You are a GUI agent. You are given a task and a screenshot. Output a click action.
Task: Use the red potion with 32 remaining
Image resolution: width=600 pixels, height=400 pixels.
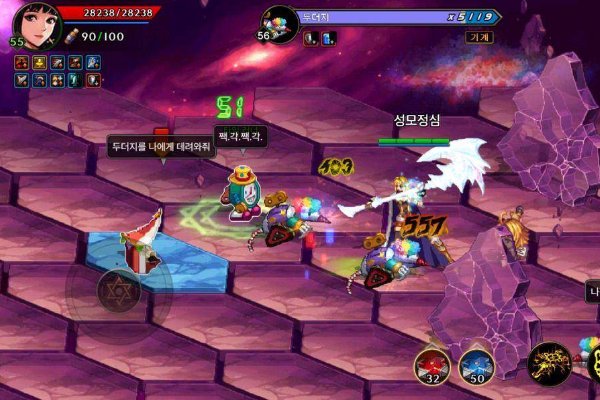[x=432, y=364]
